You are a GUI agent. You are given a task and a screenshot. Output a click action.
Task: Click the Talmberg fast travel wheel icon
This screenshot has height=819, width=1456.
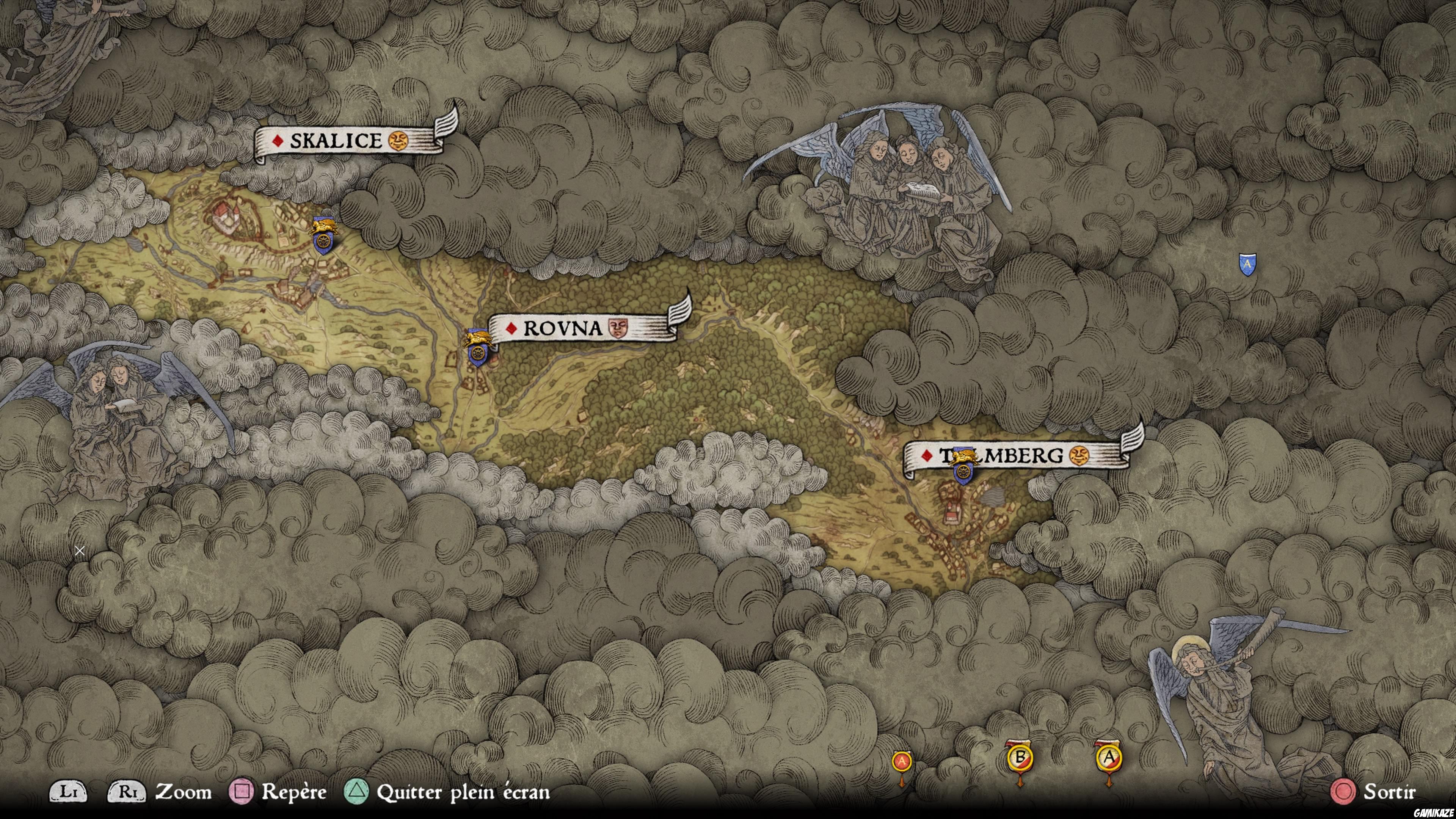963,472
